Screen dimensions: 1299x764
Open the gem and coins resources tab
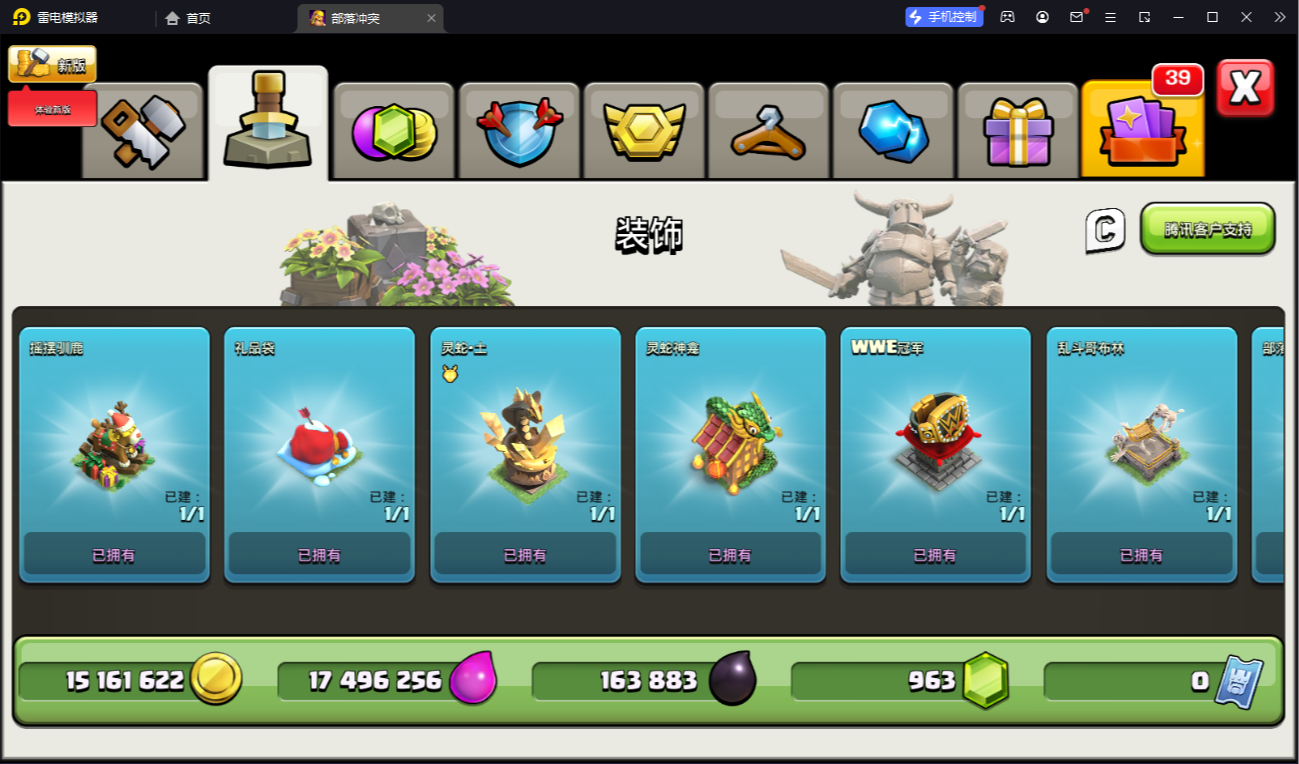[394, 131]
